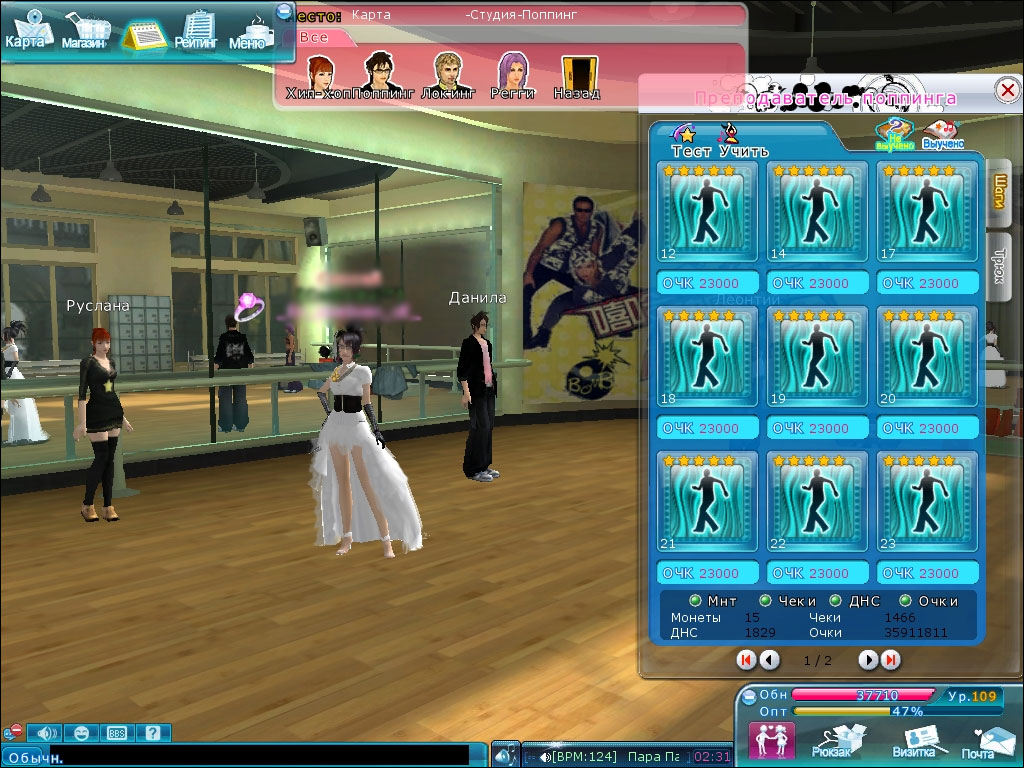Switch to the Тест mode

pyautogui.click(x=688, y=141)
